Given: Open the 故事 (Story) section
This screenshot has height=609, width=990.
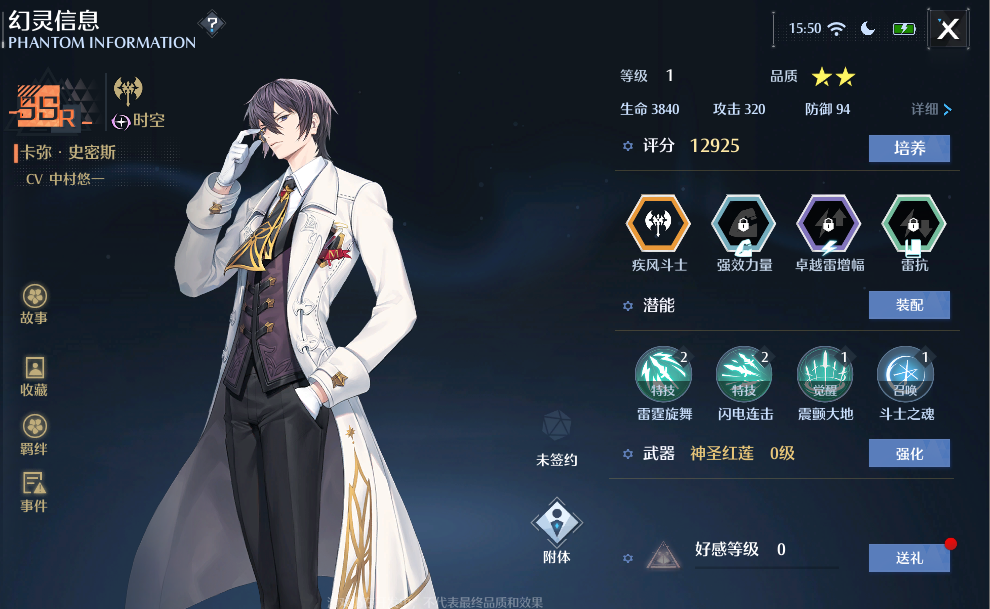Looking at the screenshot, I should (x=34, y=304).
